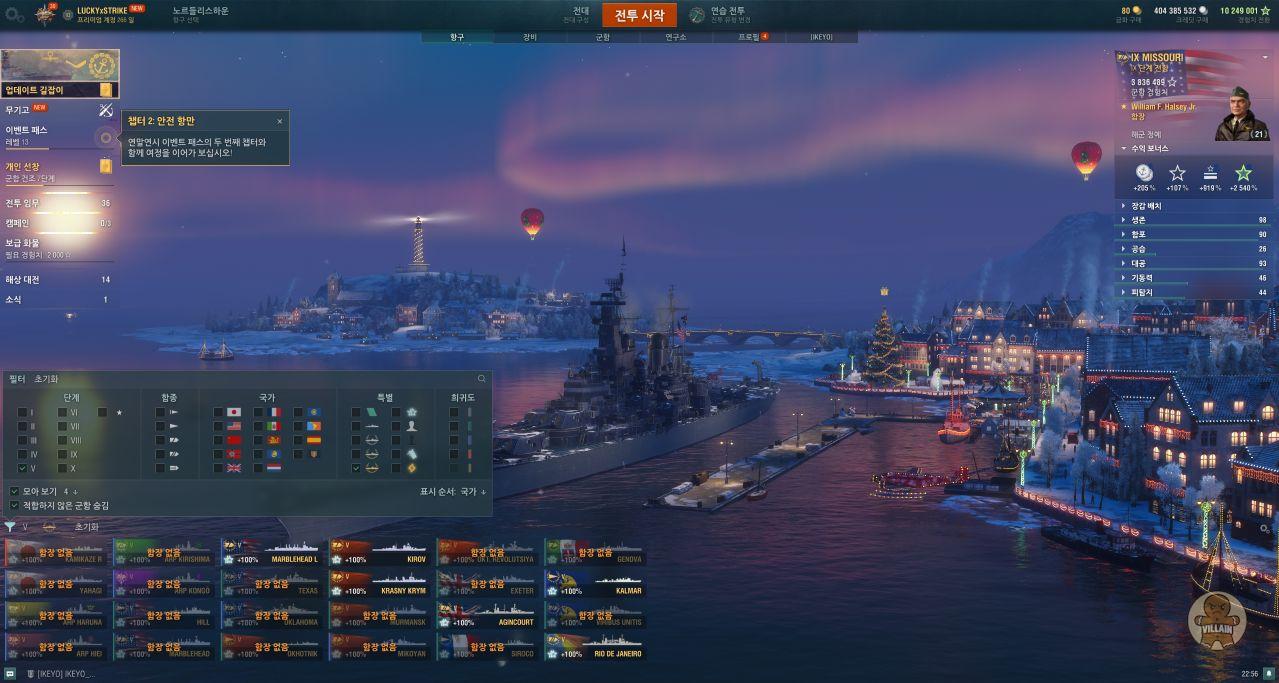This screenshot has width=1279, height=683.
Task: Reset filters with 초기화 in the filter panel
Action: [x=46, y=379]
